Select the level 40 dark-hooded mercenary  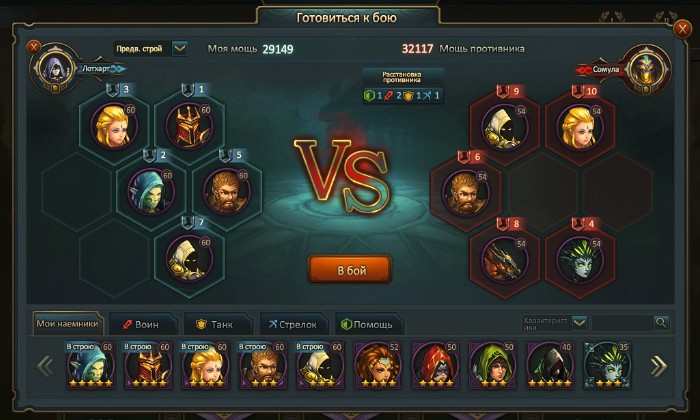(546, 365)
